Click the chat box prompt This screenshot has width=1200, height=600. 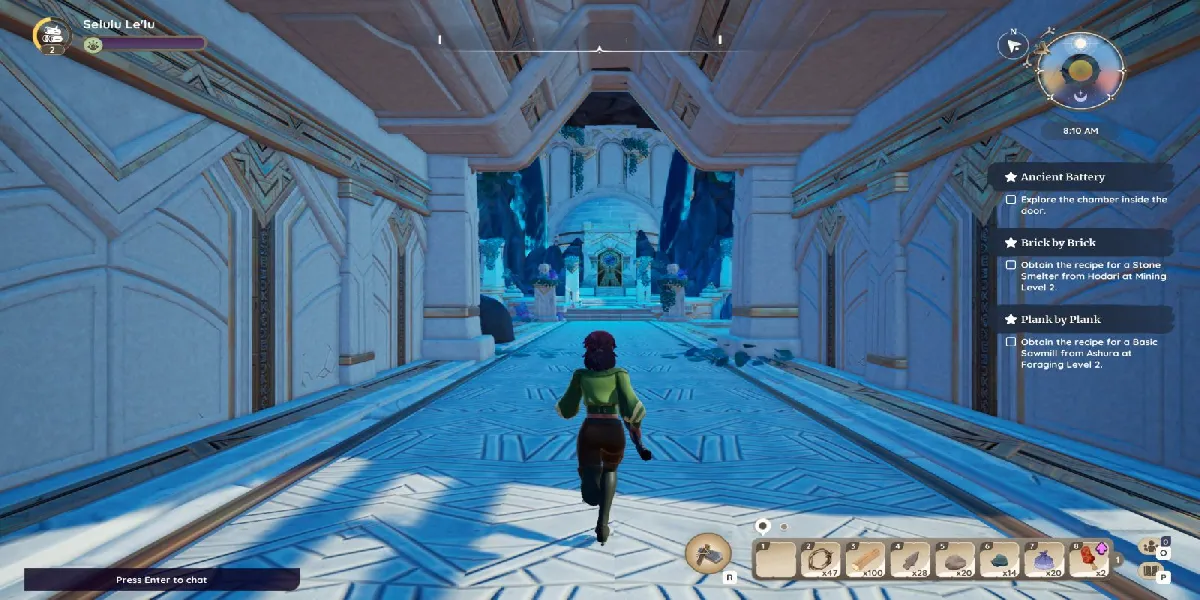(162, 579)
